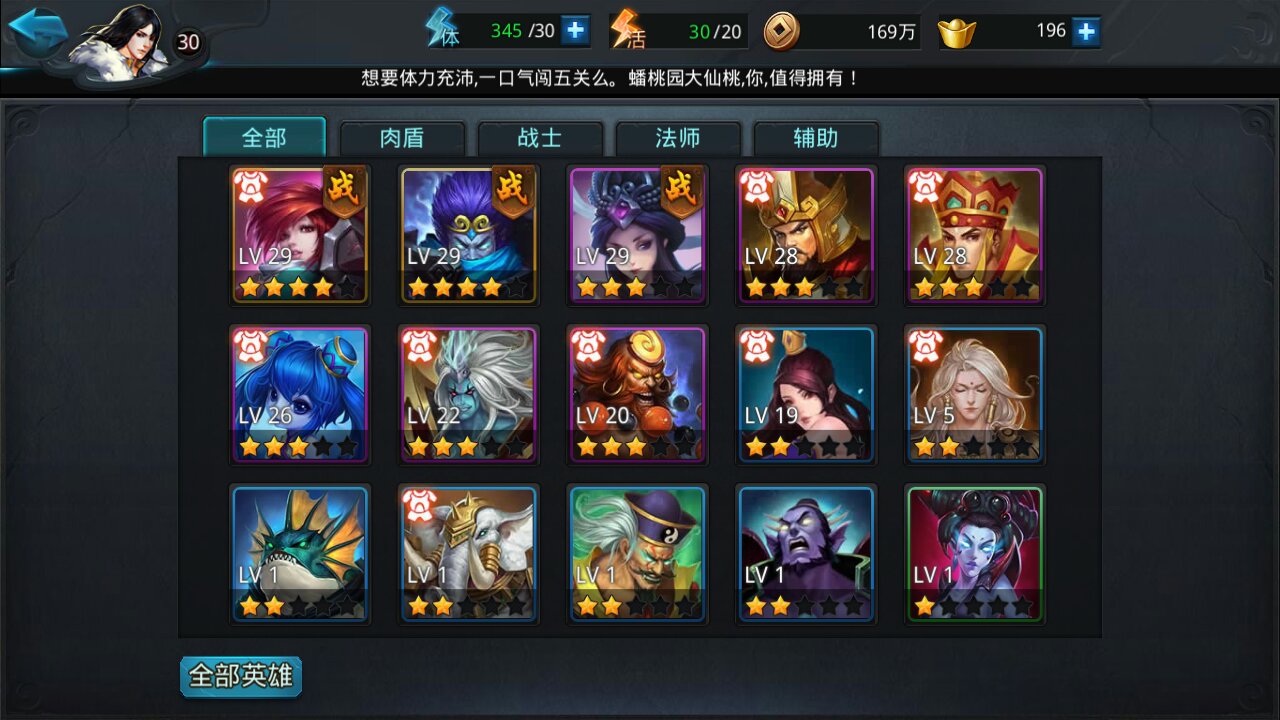
Task: Switch to the 肉盾 tank tab
Action: point(402,138)
